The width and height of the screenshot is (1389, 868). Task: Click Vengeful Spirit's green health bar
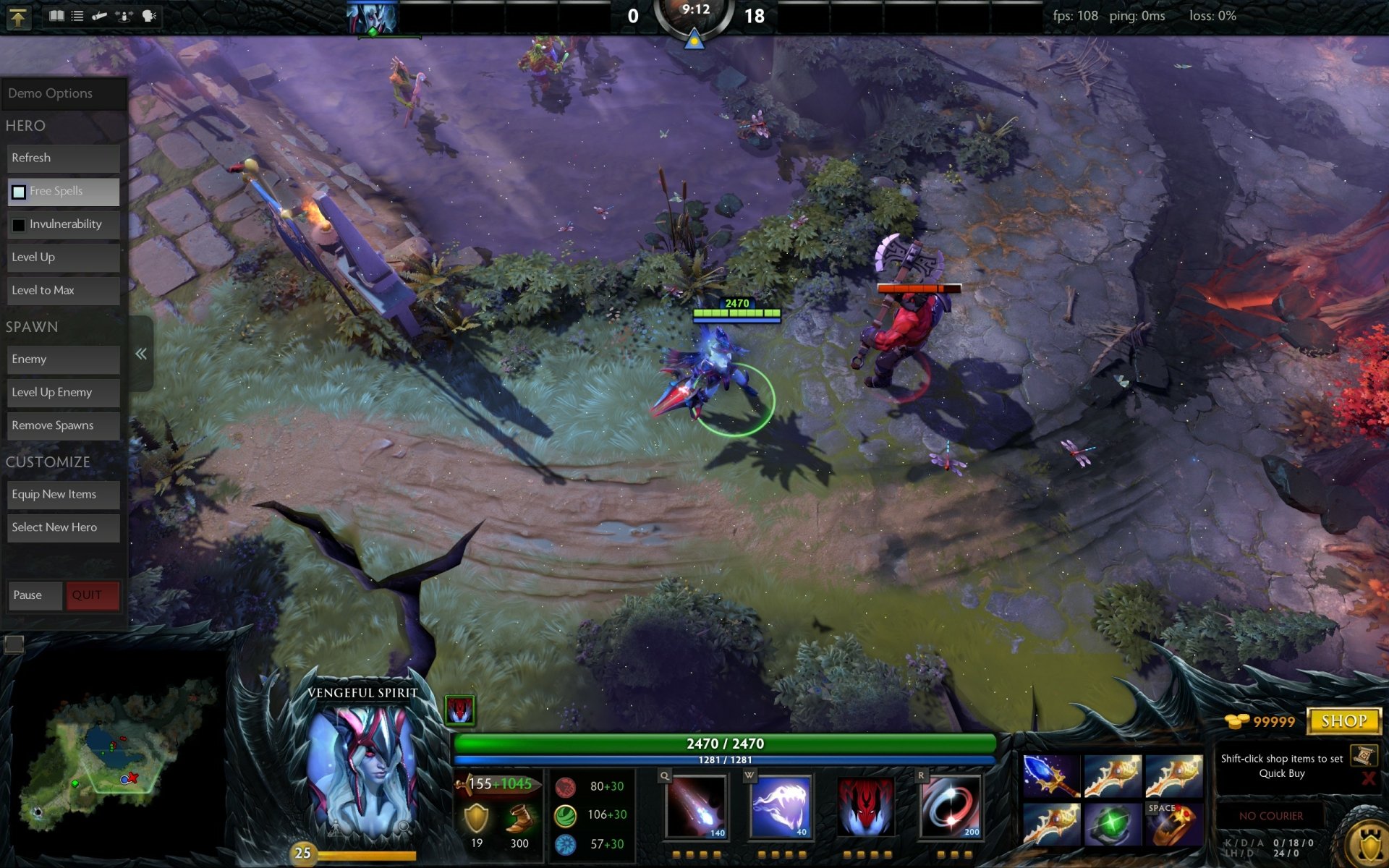(x=723, y=742)
